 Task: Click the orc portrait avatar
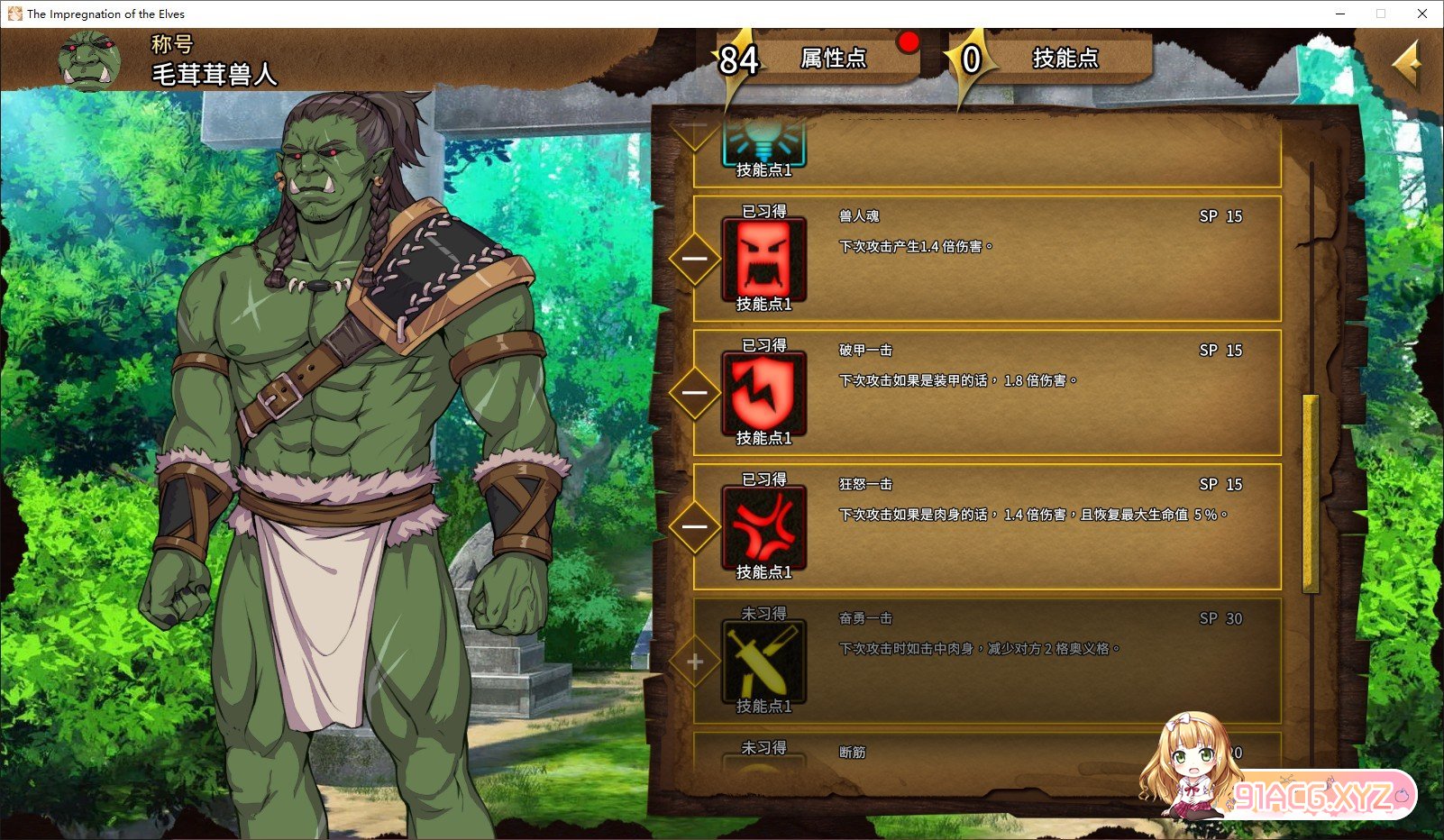coord(89,60)
